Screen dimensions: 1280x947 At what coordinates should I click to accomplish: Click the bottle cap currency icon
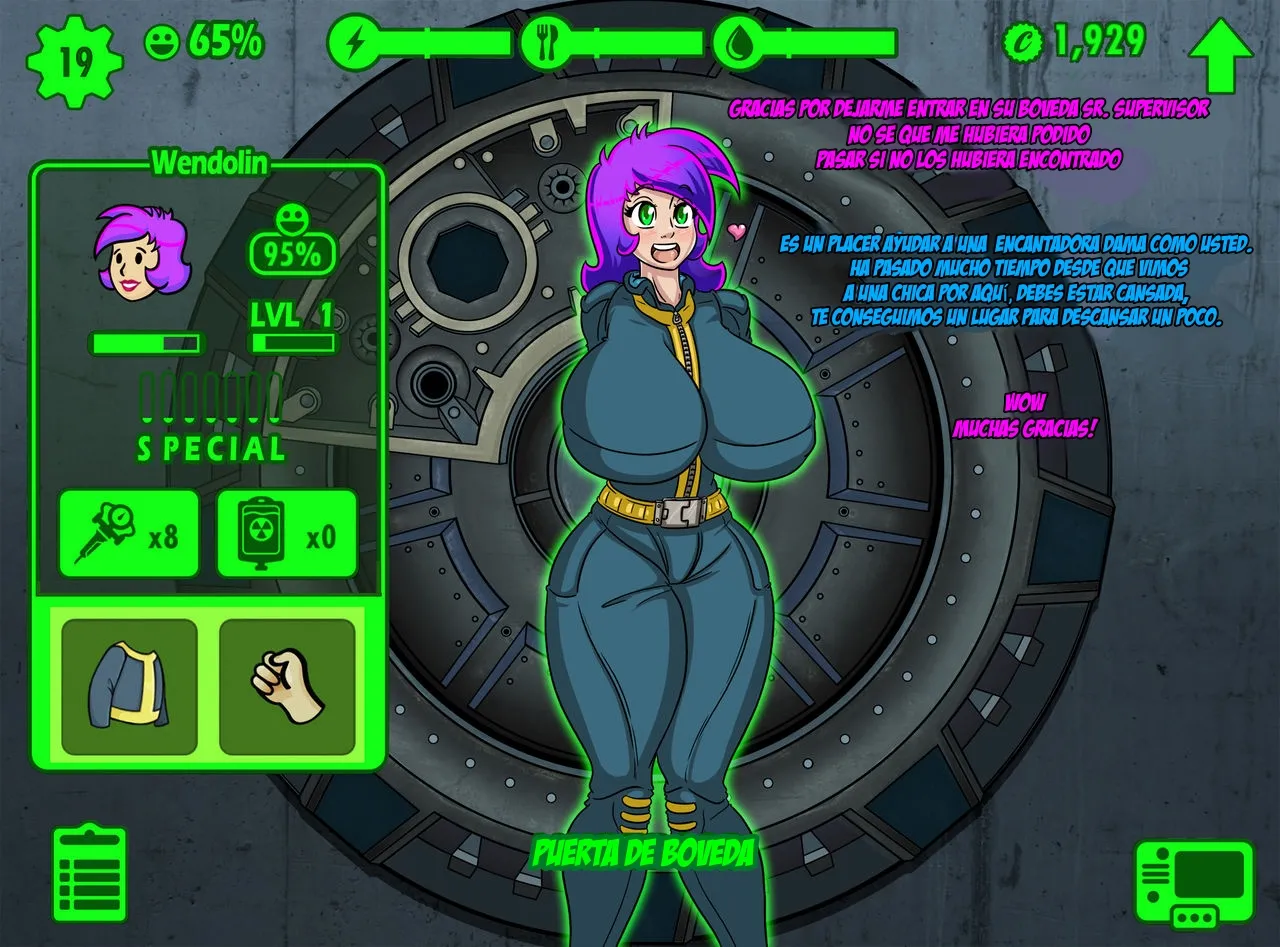click(x=1023, y=42)
